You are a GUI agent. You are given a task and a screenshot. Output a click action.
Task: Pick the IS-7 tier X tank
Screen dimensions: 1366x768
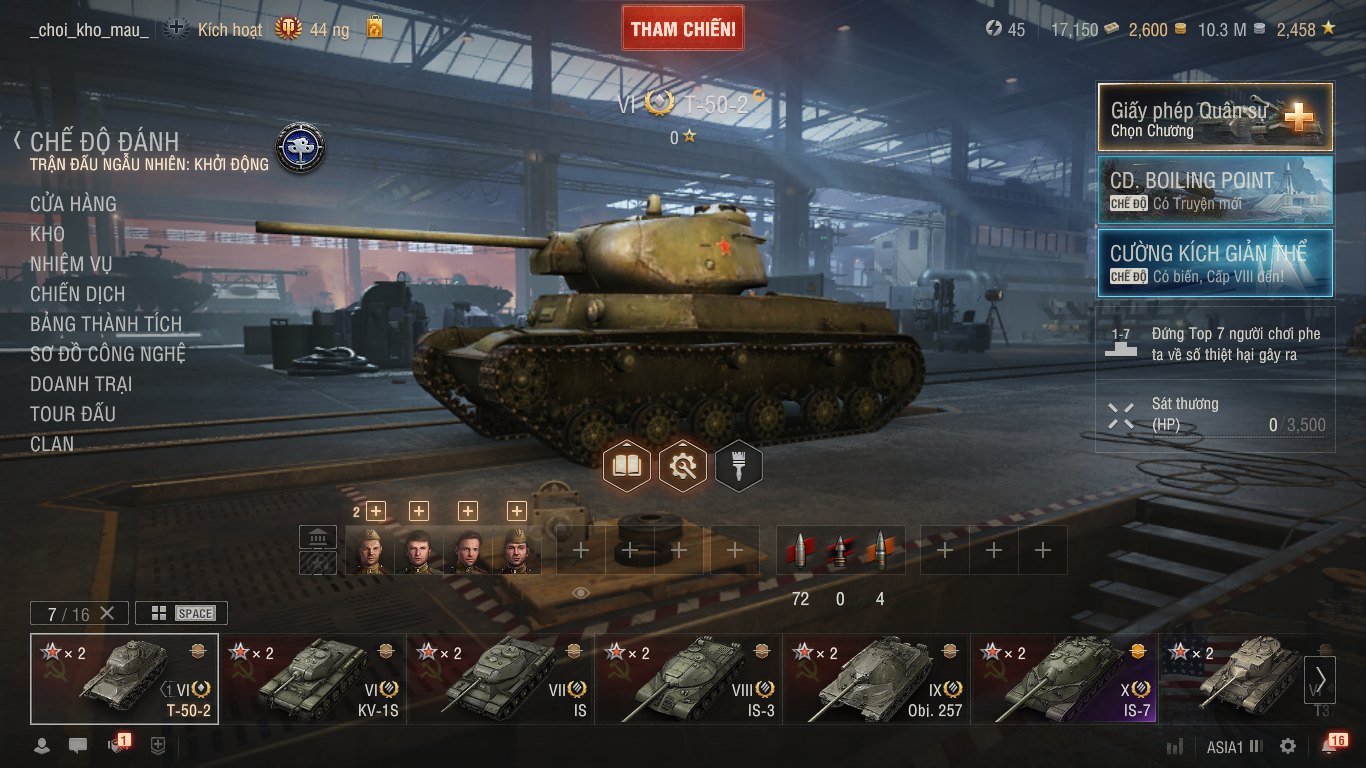pyautogui.click(x=1064, y=679)
